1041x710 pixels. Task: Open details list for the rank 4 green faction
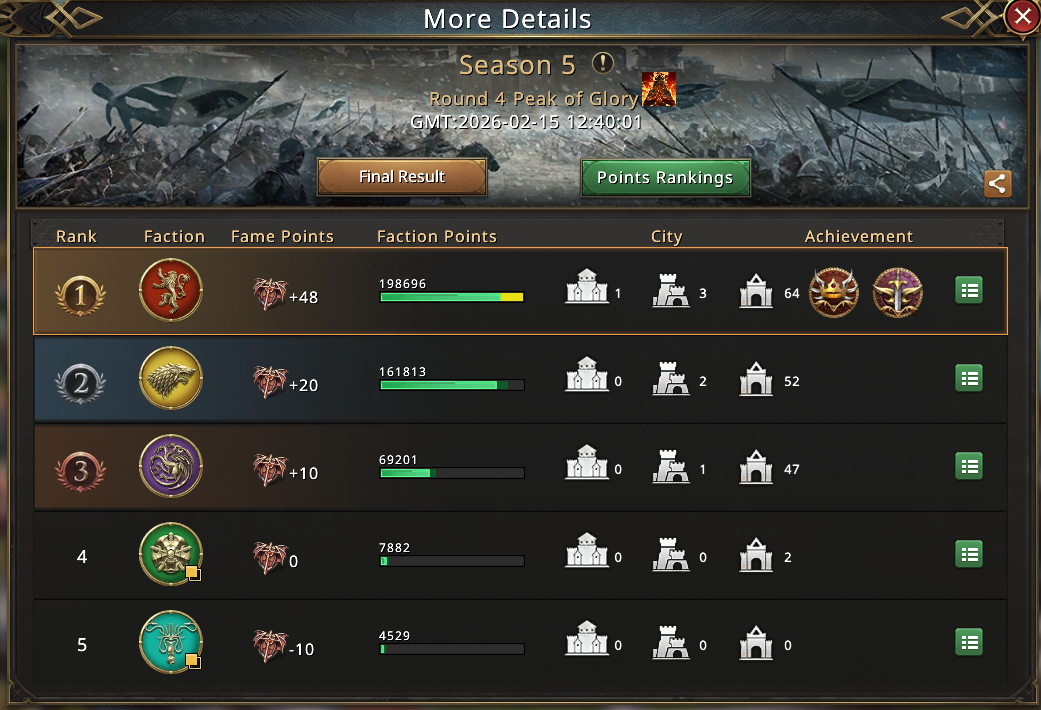pos(968,554)
